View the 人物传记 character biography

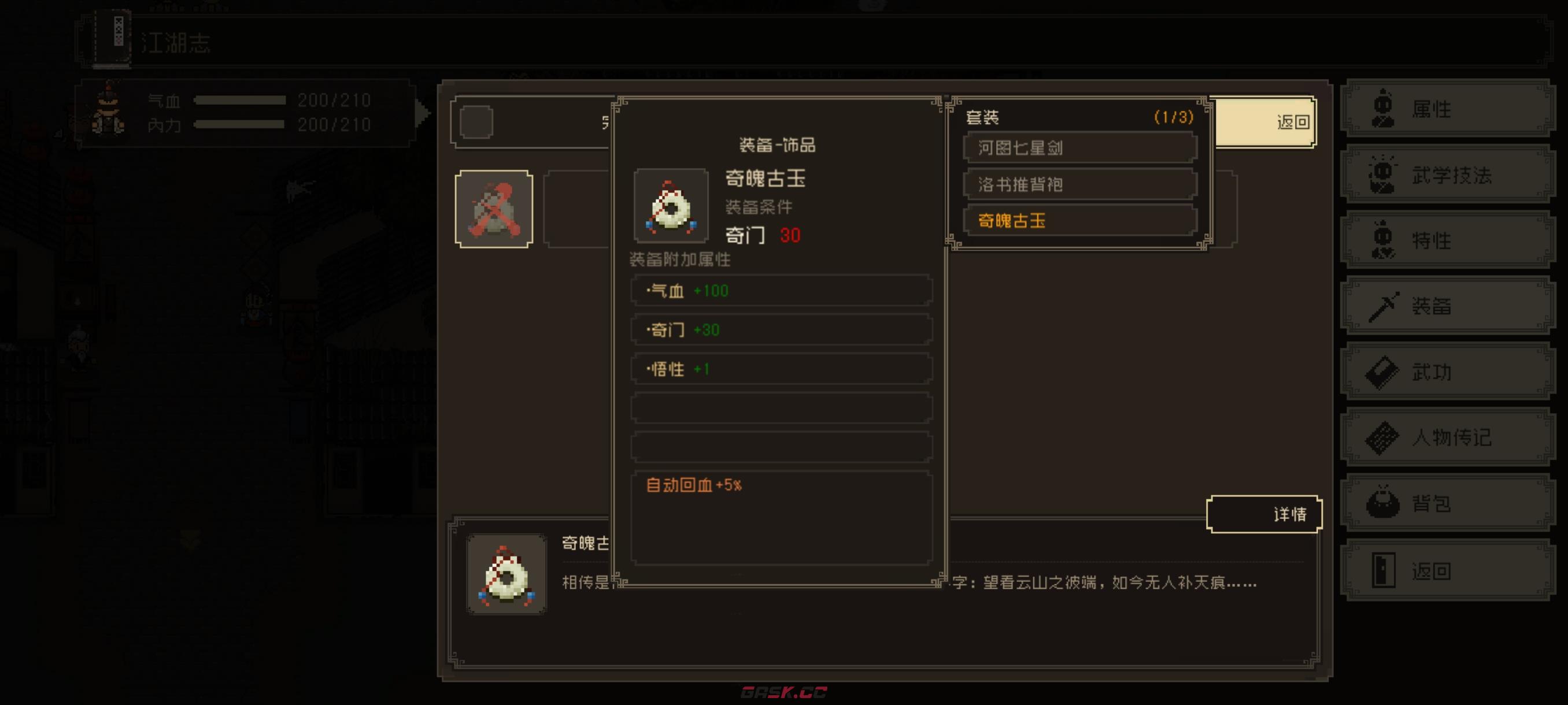click(x=1446, y=437)
